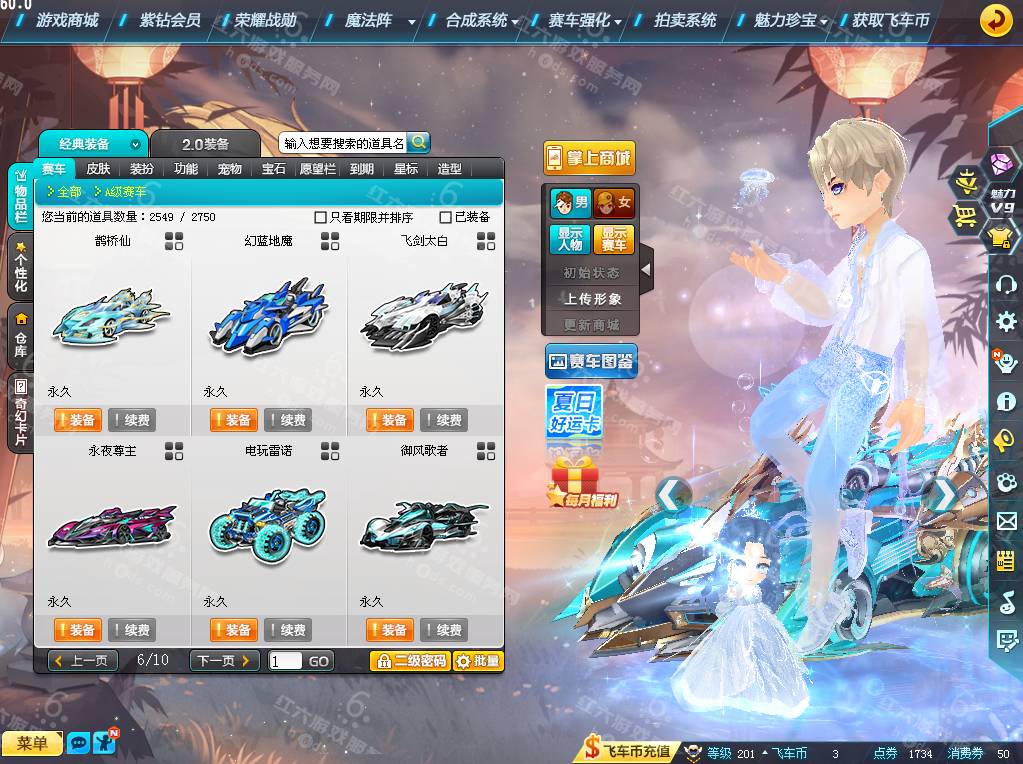Open the 二级密码 lock button
Image resolution: width=1023 pixels, height=764 pixels.
(x=409, y=661)
